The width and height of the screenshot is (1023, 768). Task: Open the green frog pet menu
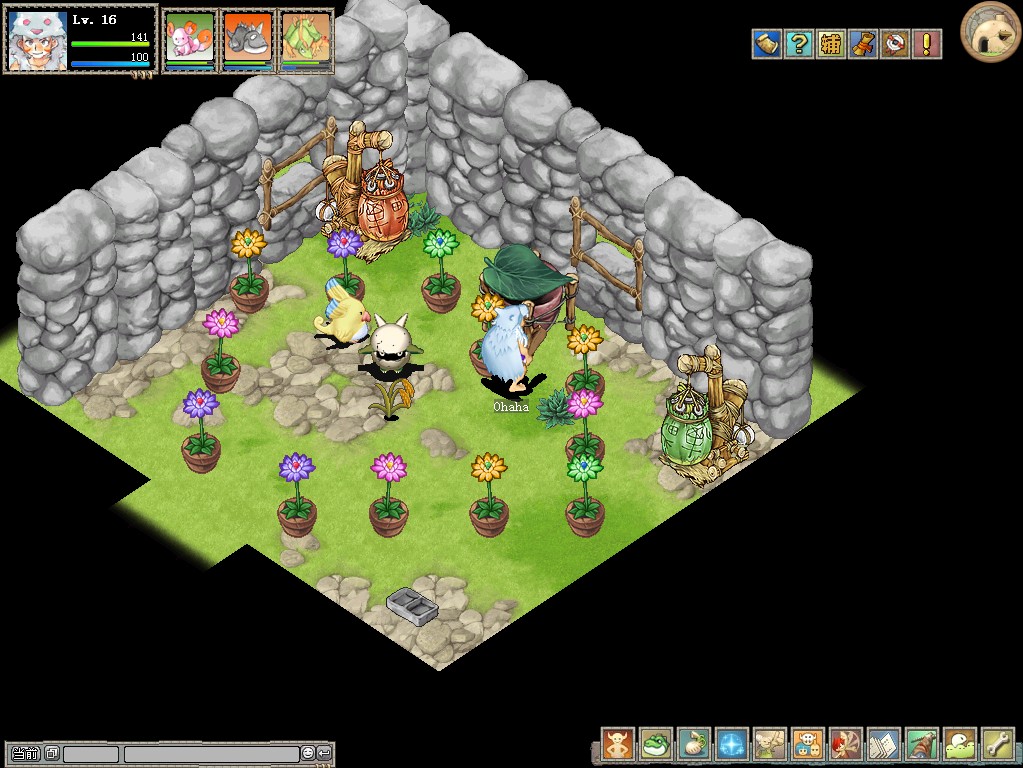pos(656,744)
